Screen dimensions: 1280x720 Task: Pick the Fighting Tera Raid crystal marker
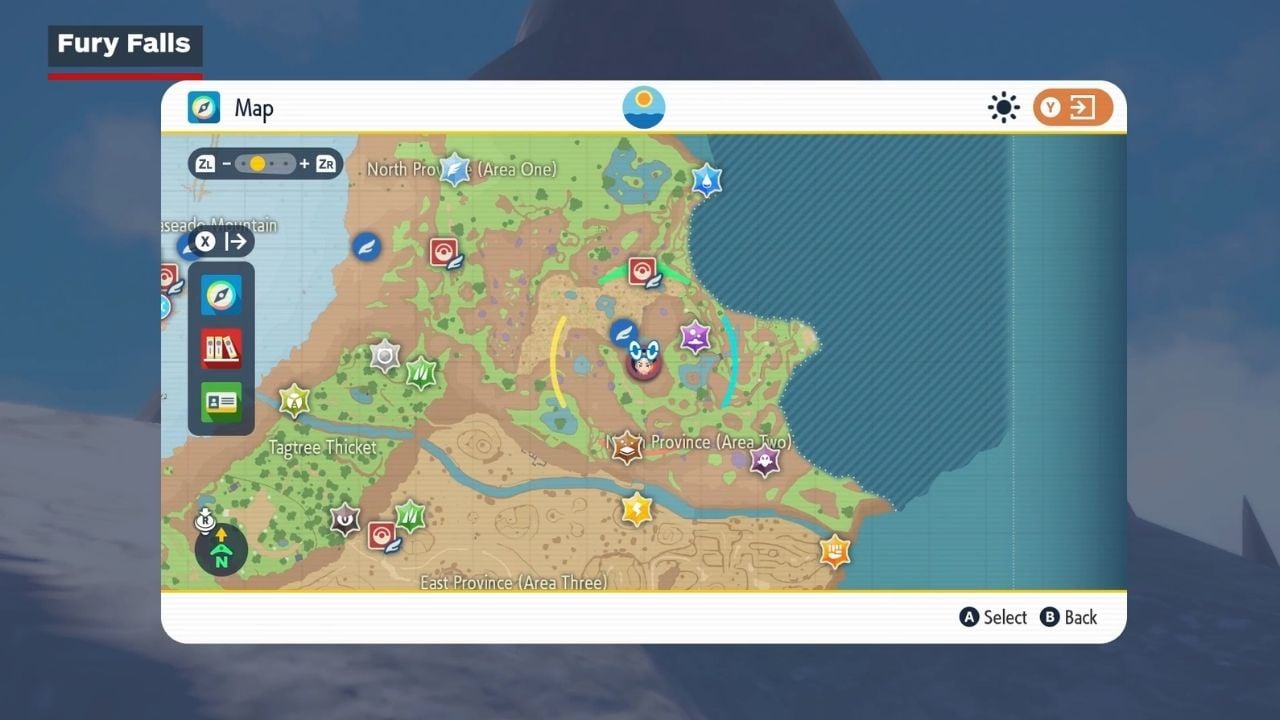click(x=835, y=550)
